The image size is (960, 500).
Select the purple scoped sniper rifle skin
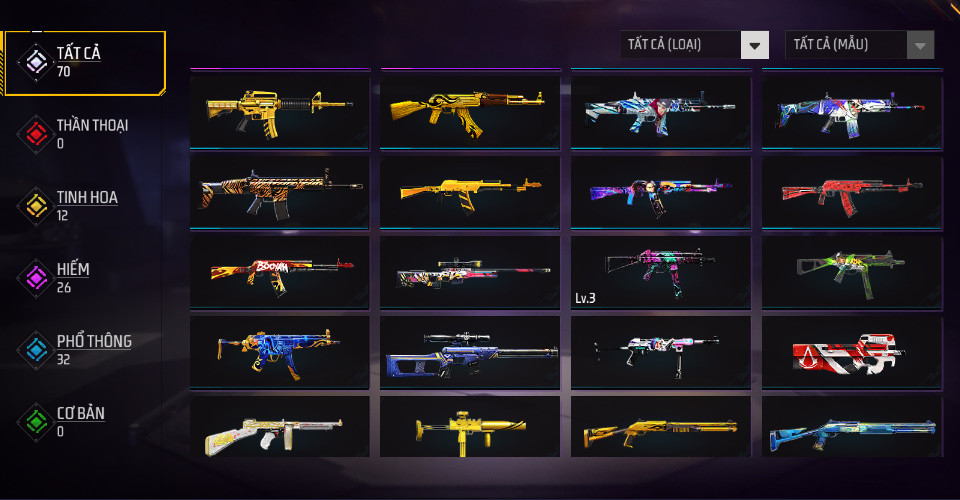coord(470,352)
